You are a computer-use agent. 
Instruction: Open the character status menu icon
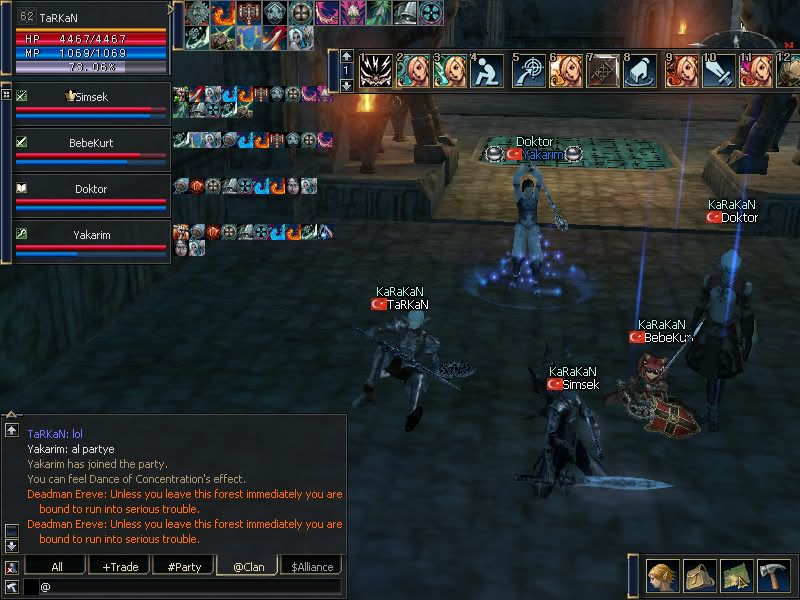pyautogui.click(x=661, y=574)
